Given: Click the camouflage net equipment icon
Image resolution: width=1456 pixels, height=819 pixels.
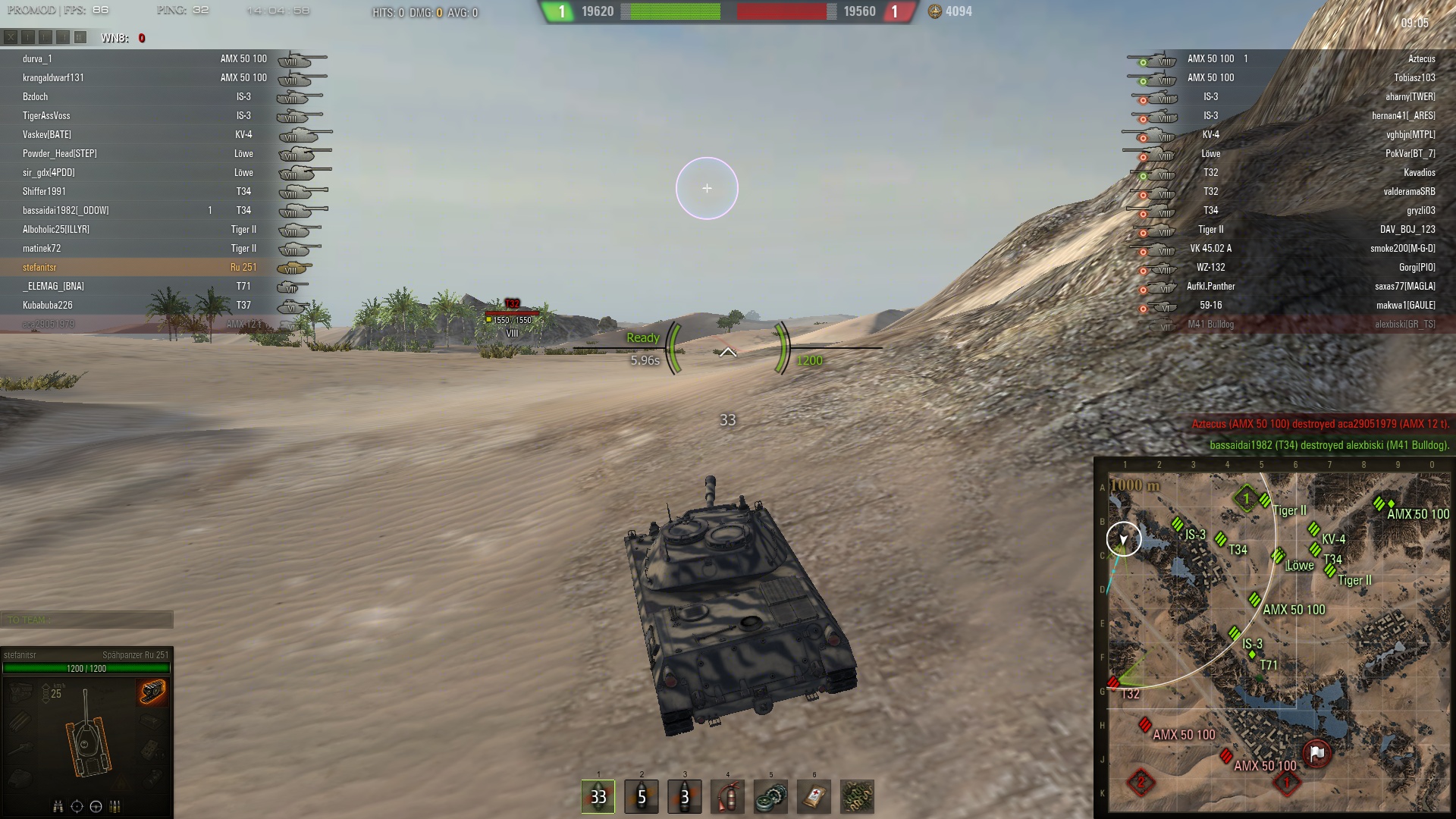Looking at the screenshot, I should click(858, 796).
